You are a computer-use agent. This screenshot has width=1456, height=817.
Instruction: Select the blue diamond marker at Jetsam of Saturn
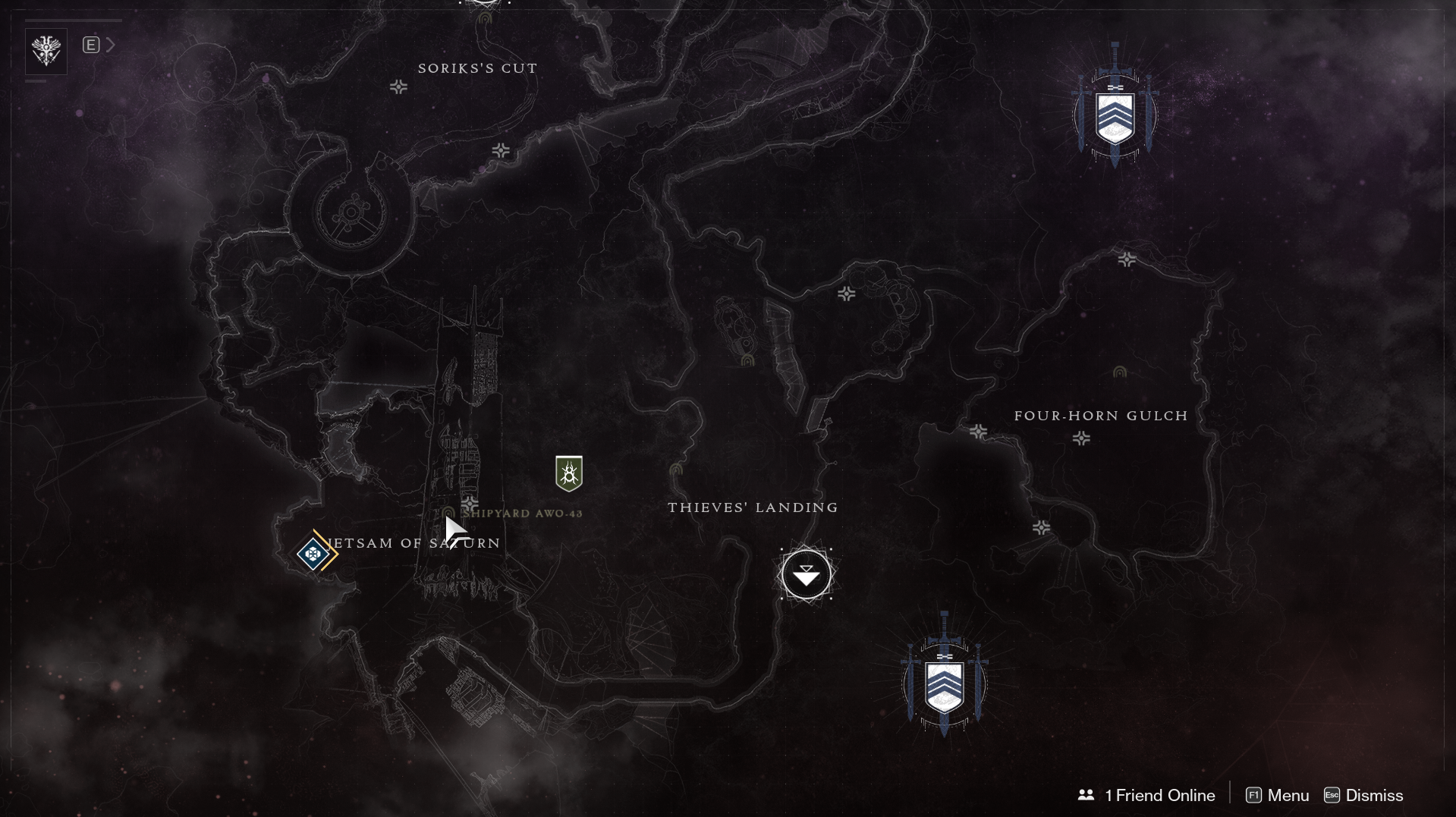click(313, 554)
